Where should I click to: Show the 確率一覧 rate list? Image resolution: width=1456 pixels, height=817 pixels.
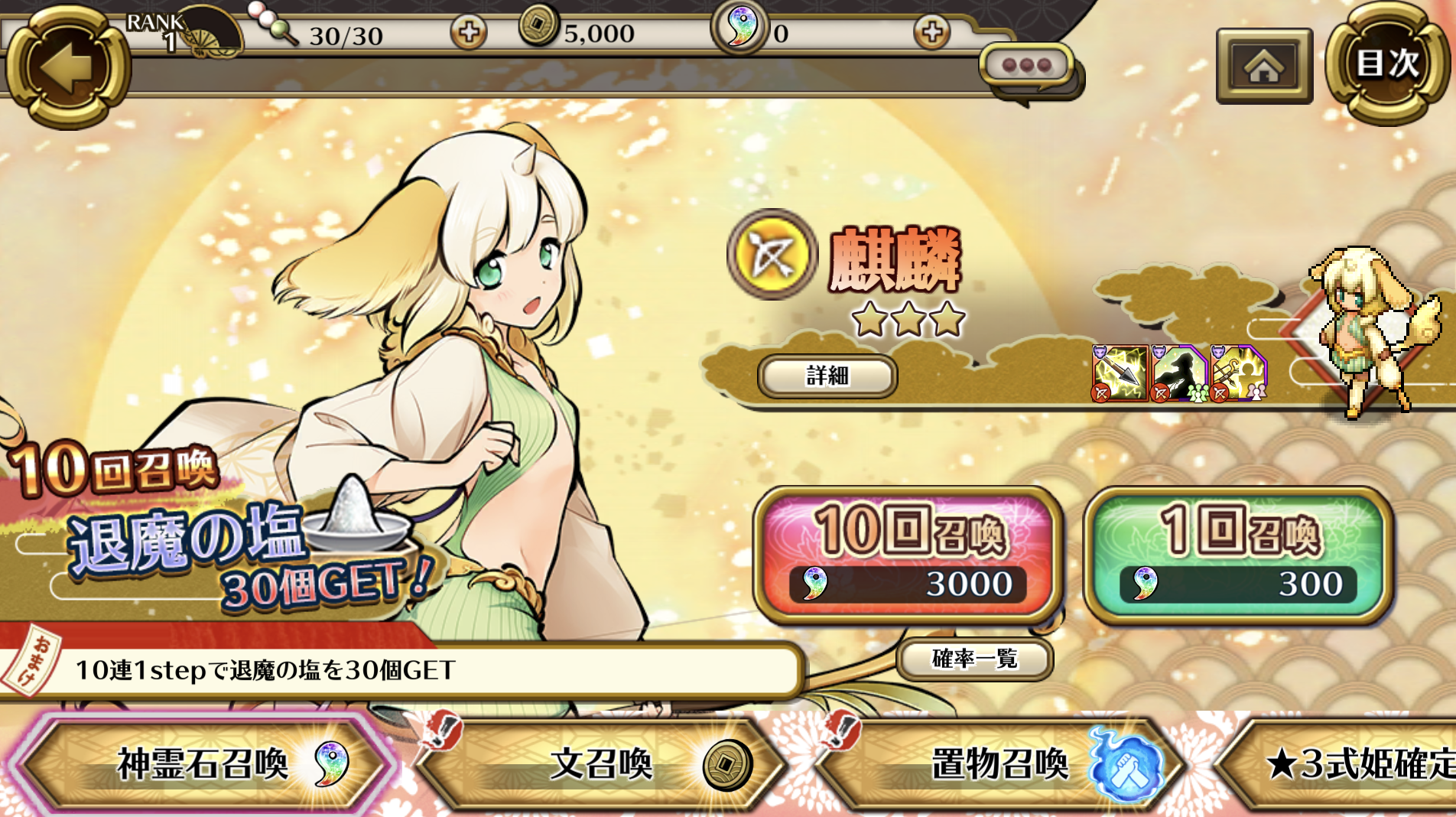coord(974,659)
